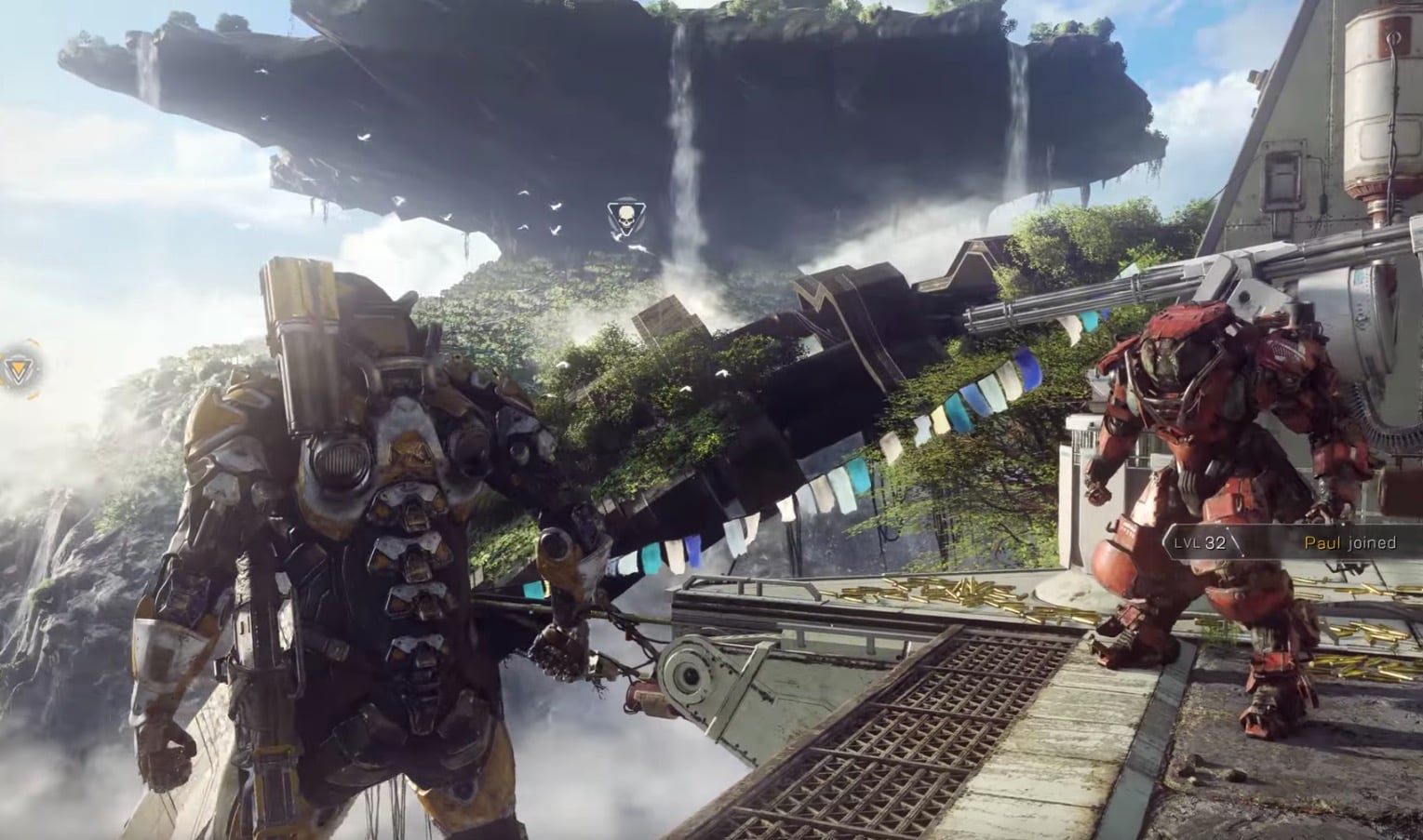Open the chevron edge of the notification strip
Image resolution: width=1423 pixels, height=840 pixels.
click(x=1165, y=541)
